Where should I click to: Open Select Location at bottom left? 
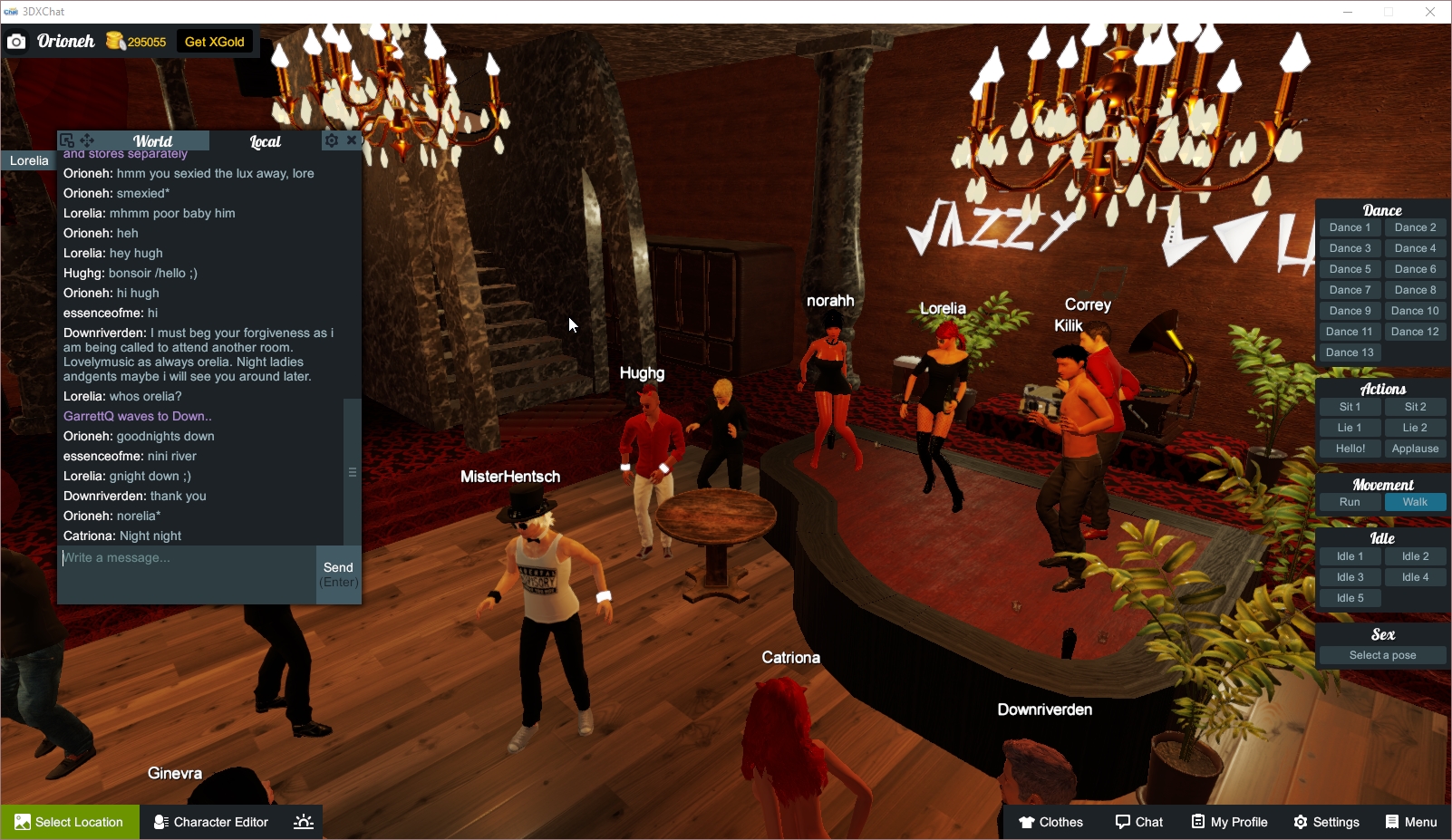pos(71,822)
